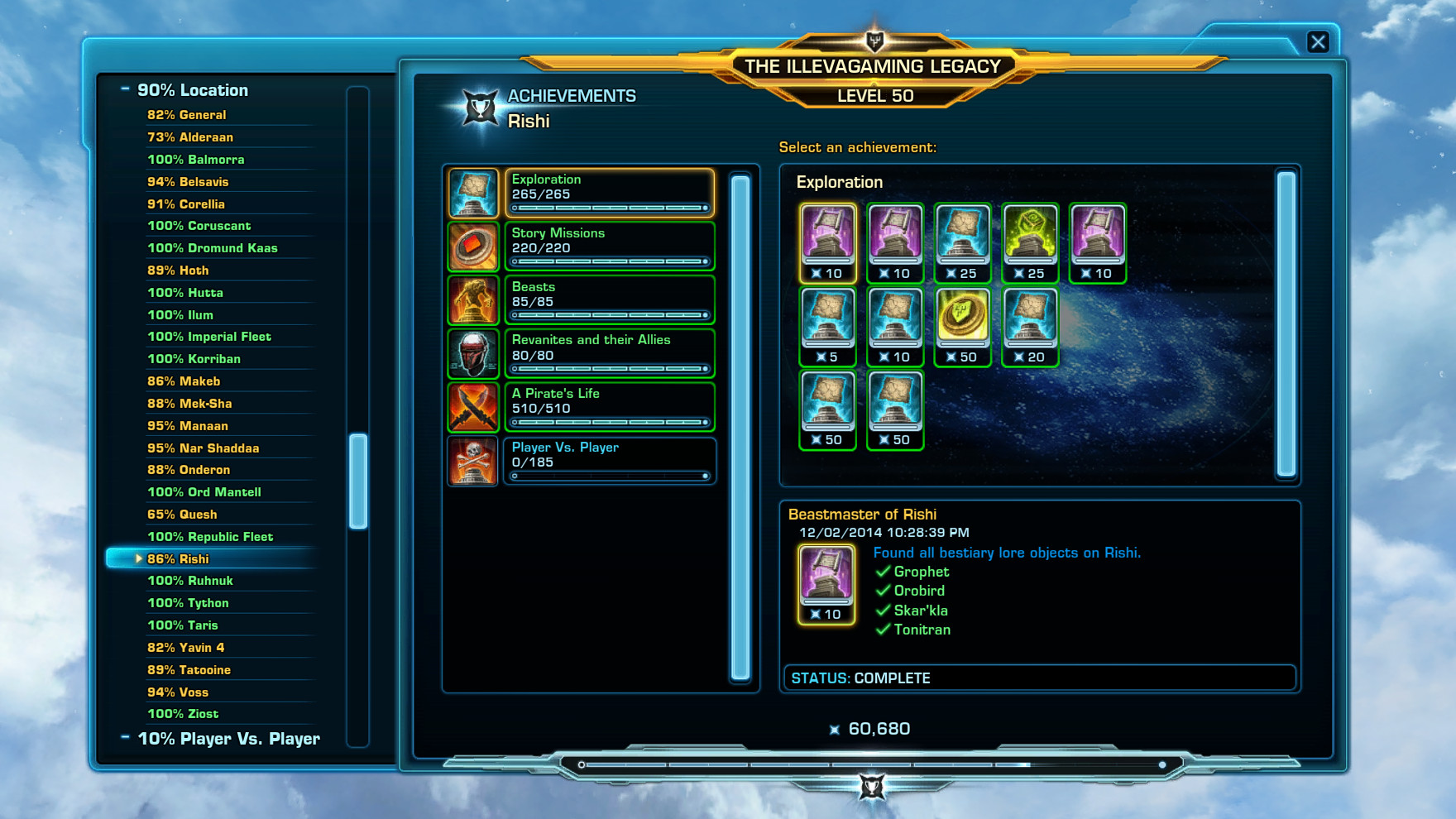Open the Story Missions 220/220 entry
The height and width of the screenshot is (819, 1456).
click(610, 245)
